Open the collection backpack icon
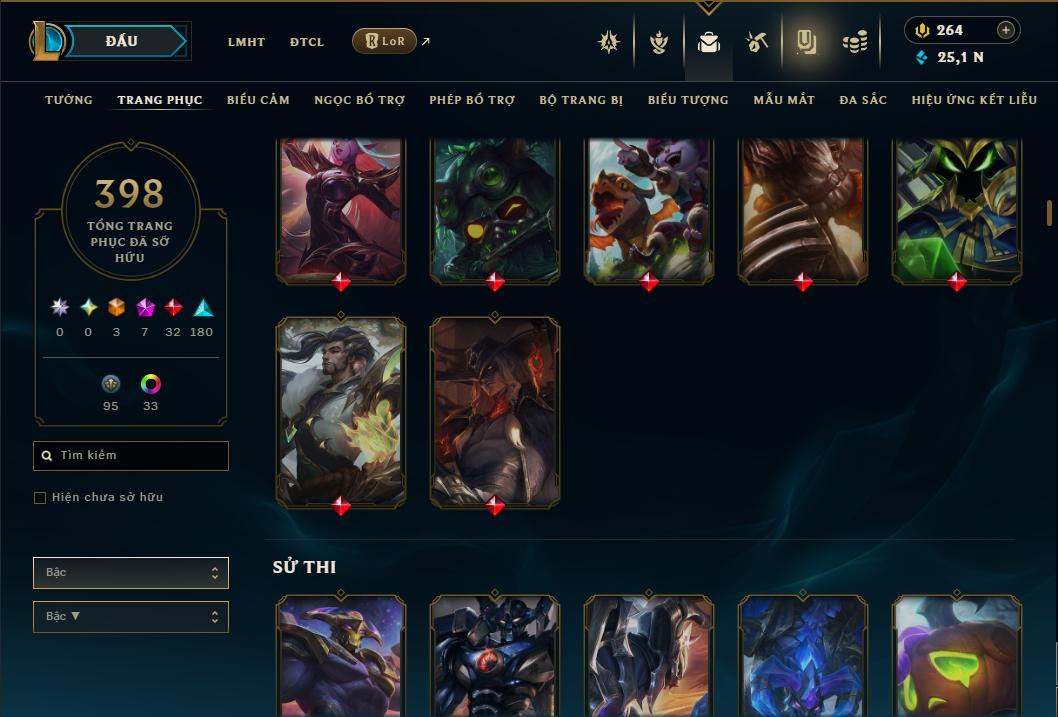 pyautogui.click(x=709, y=42)
